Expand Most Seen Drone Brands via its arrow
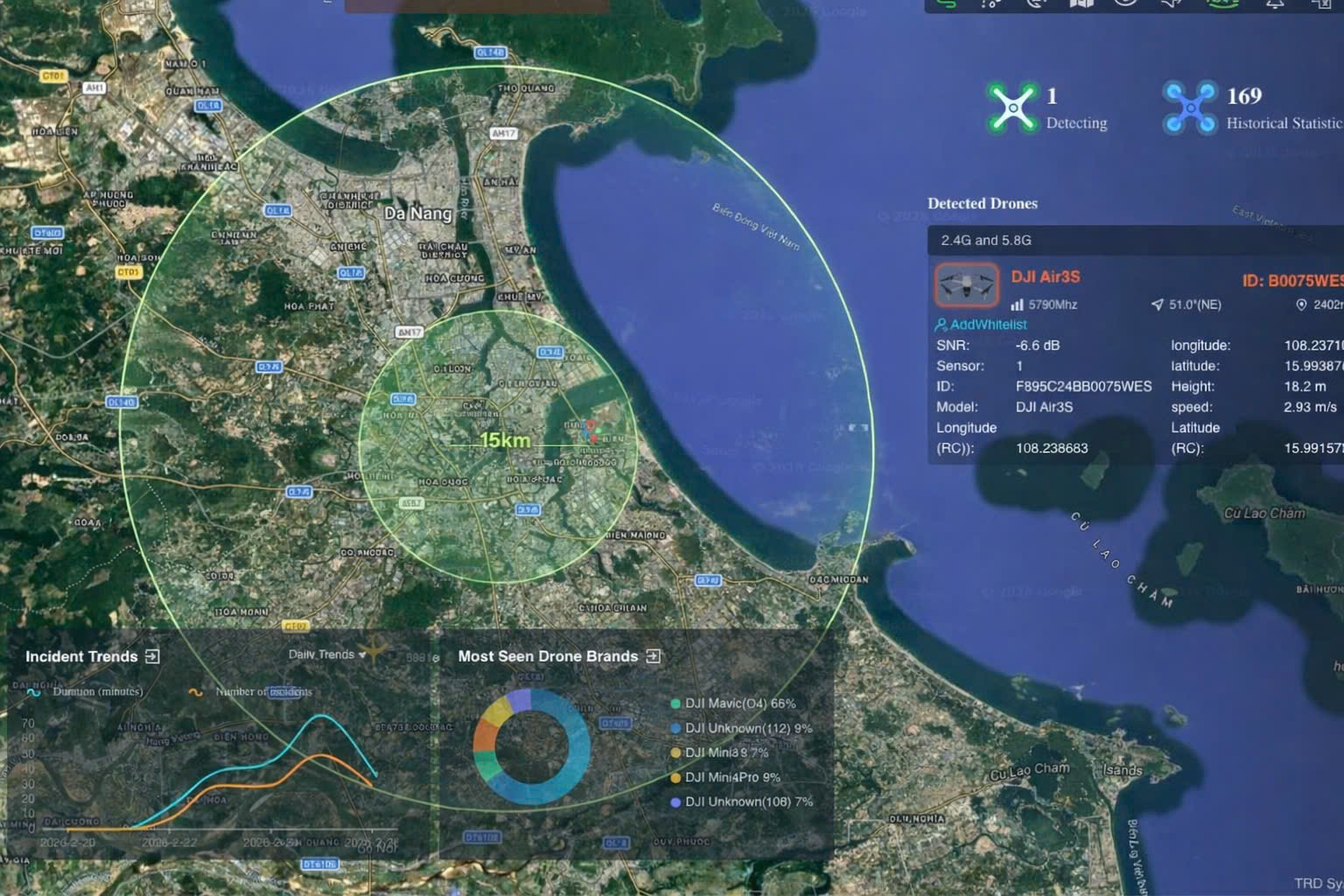Screen dimensions: 1344x896 (653, 655)
